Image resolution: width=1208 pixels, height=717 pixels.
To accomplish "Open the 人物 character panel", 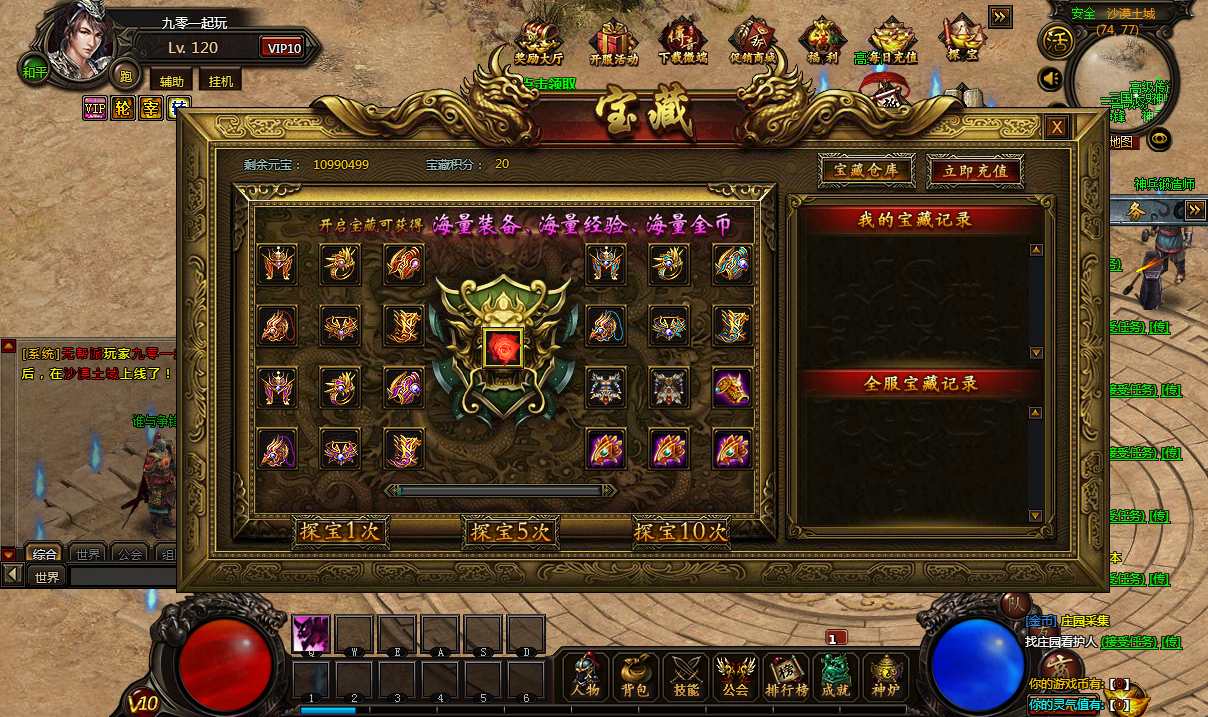I will [x=586, y=677].
